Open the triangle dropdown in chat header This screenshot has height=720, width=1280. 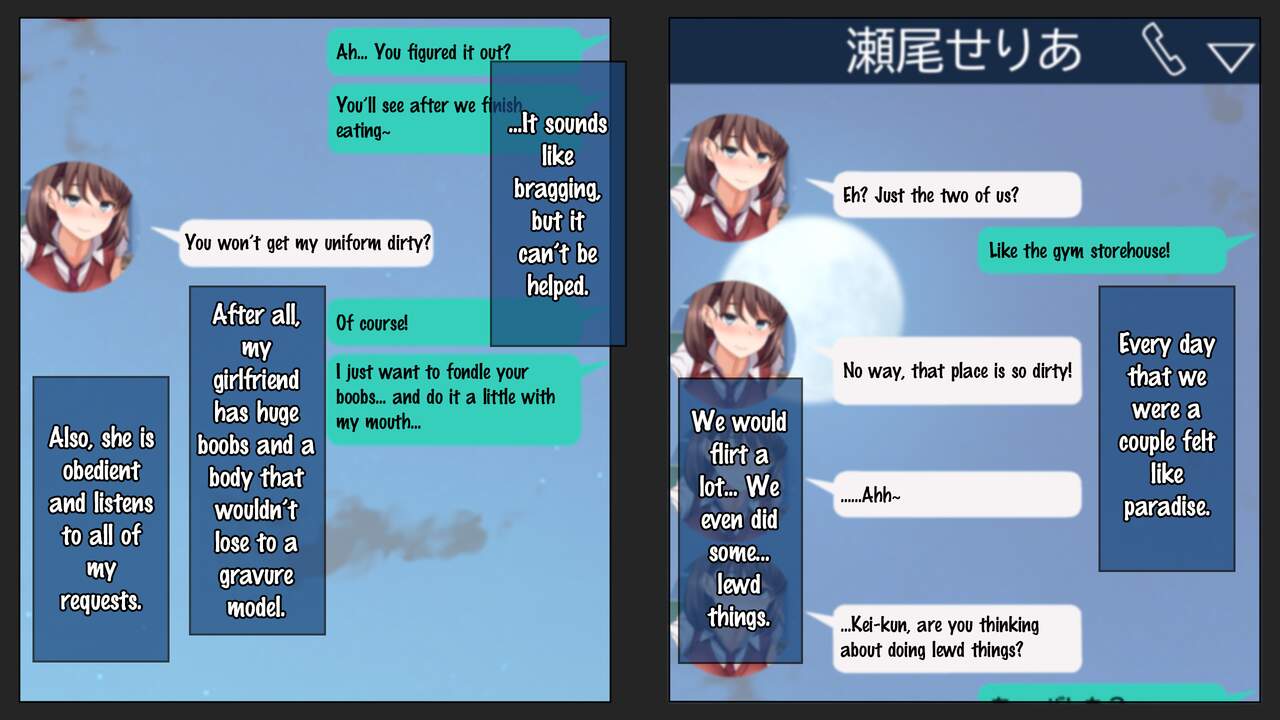point(1231,56)
